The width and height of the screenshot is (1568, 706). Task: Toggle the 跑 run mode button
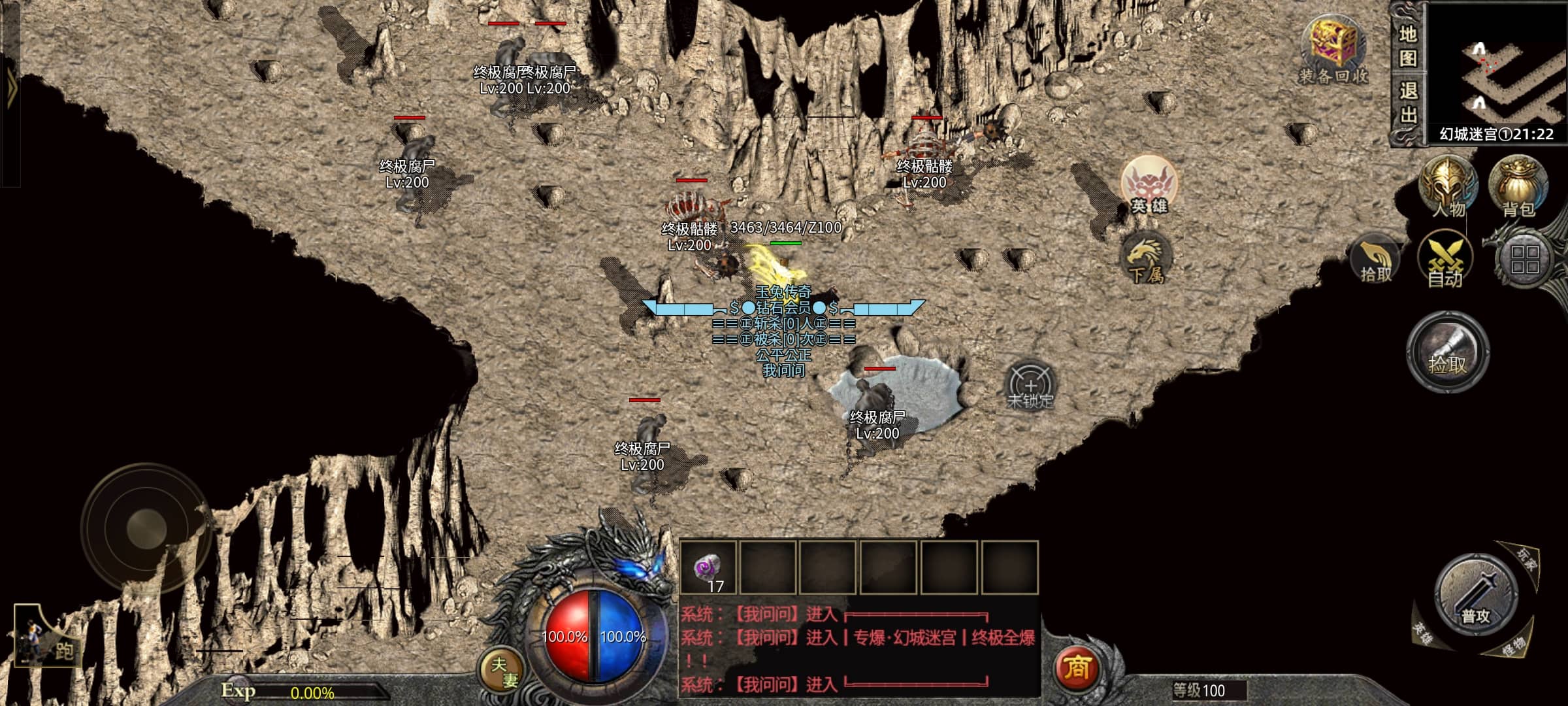coord(47,641)
